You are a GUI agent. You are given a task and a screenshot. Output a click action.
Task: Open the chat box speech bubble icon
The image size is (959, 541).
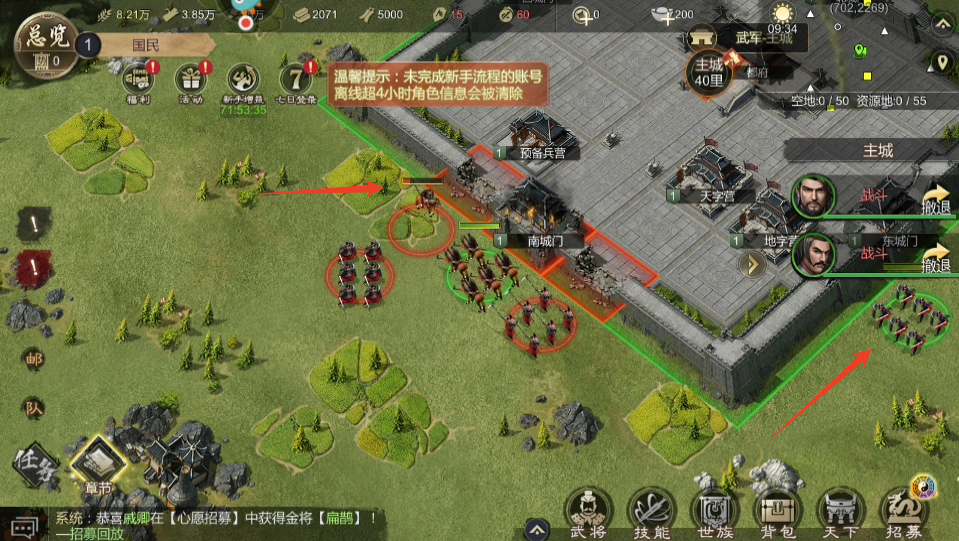(x=24, y=524)
